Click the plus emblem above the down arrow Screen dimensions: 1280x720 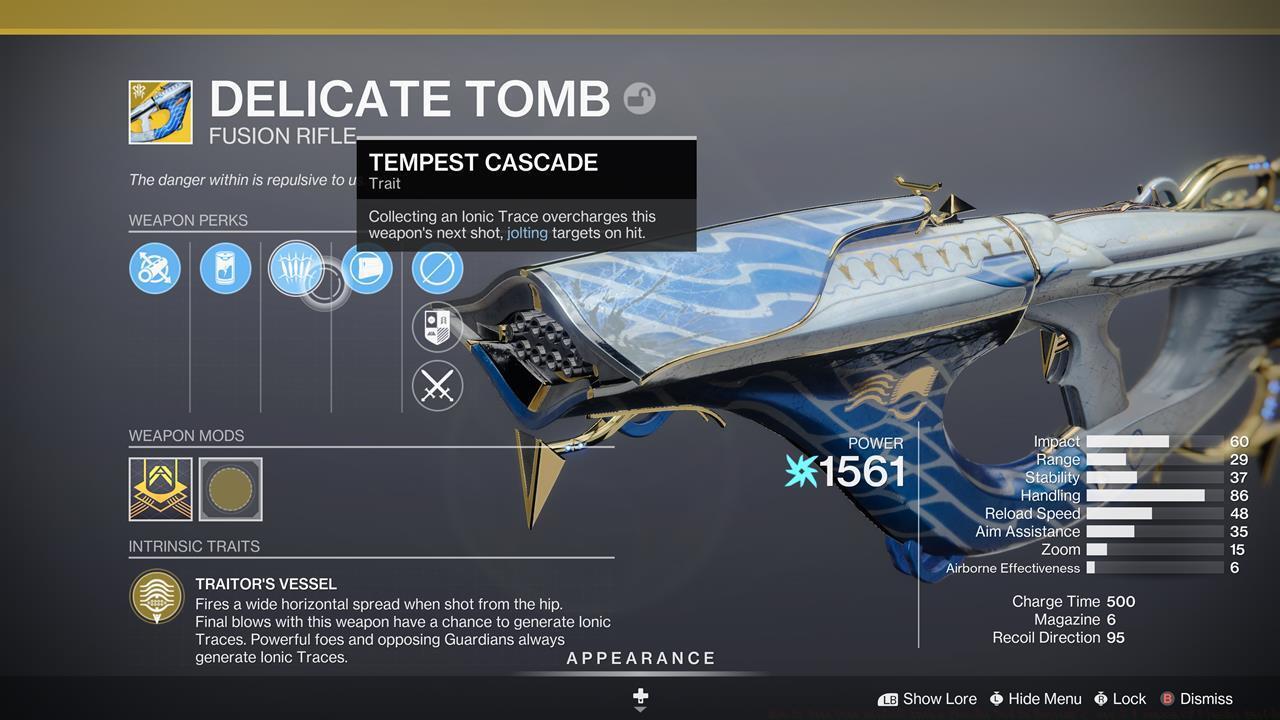point(639,694)
